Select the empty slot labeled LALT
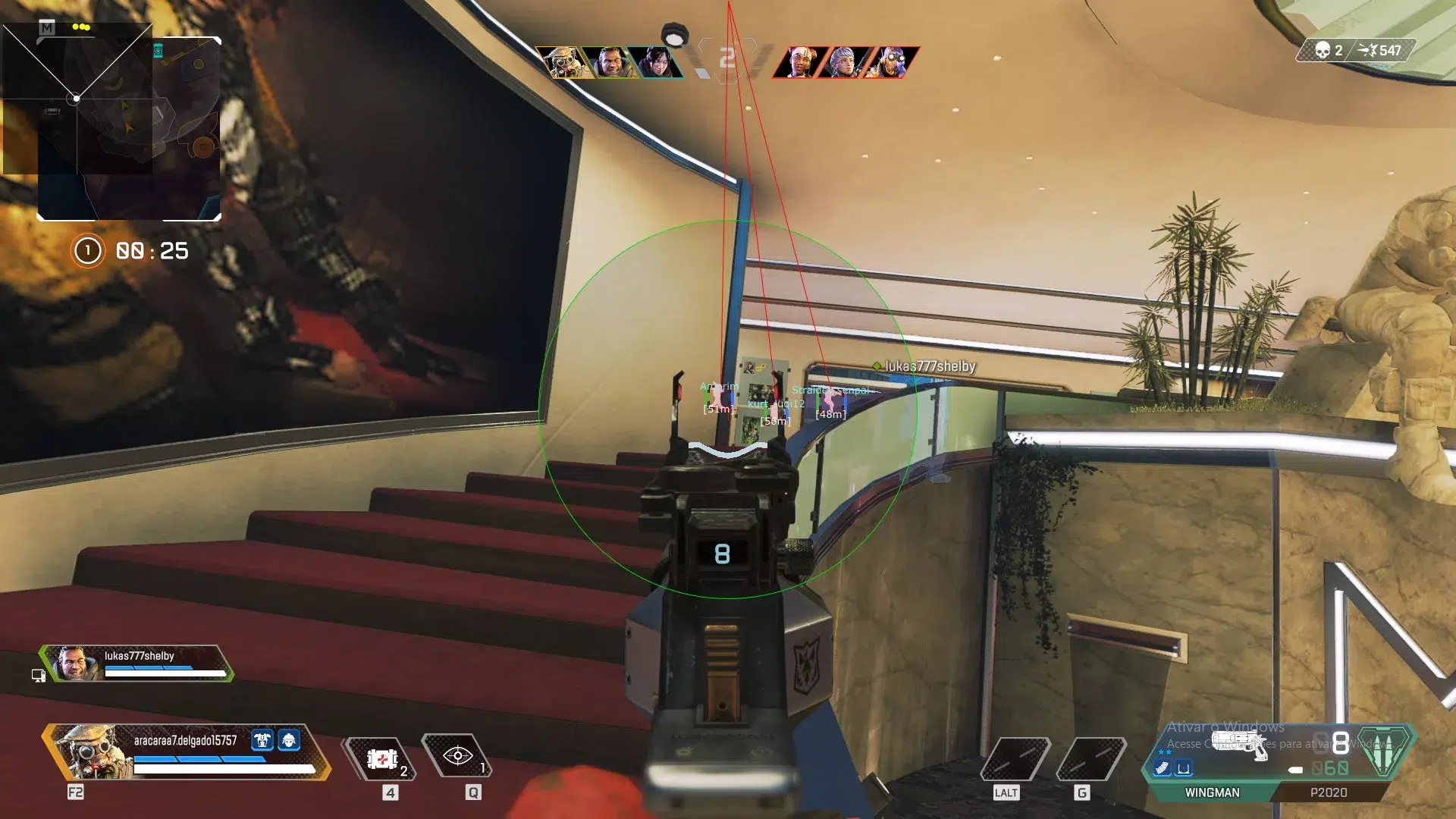 click(x=1015, y=758)
